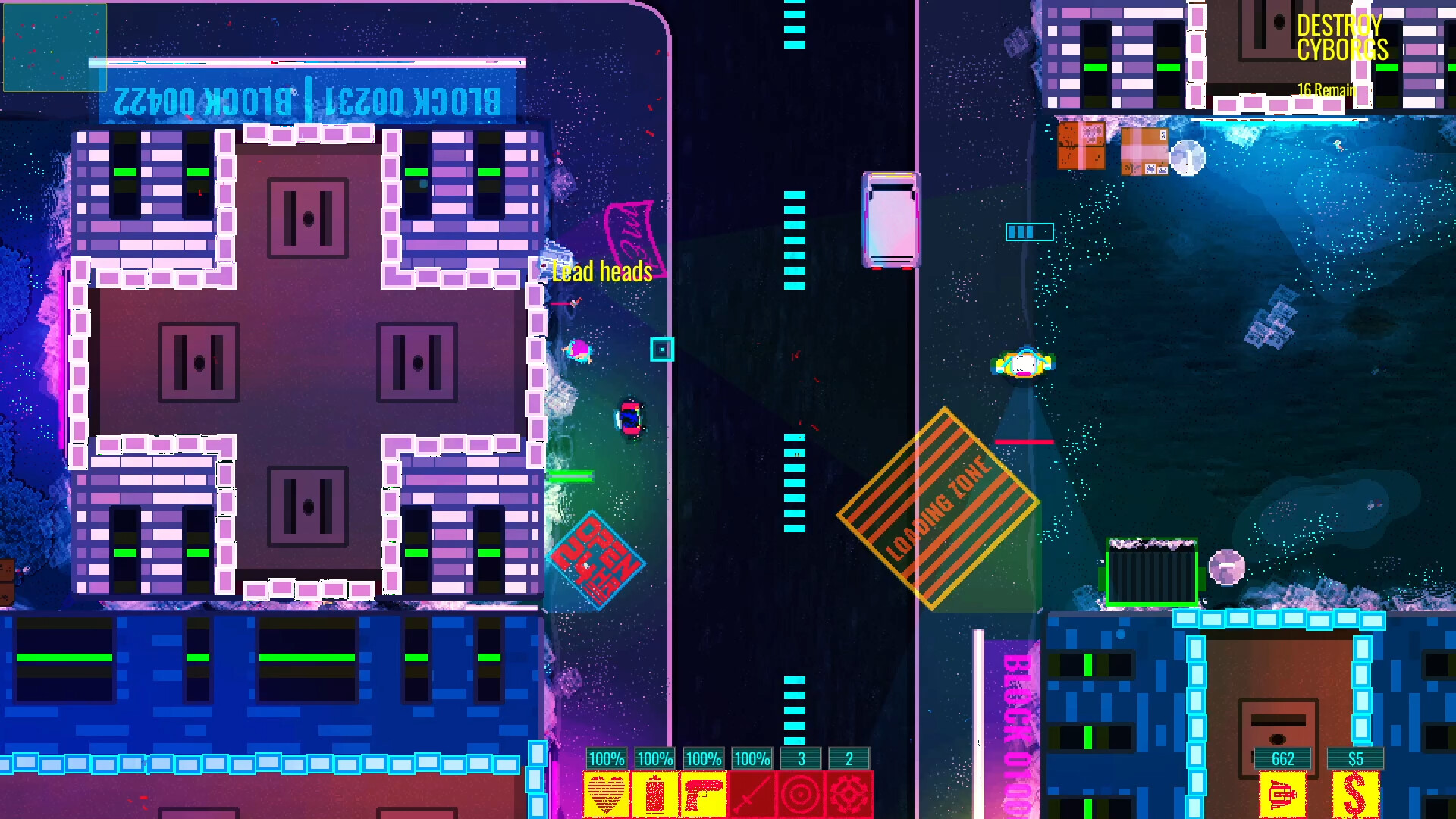Click the 100% readout above the heart
Screen dimensions: 1456x819
(x=605, y=758)
